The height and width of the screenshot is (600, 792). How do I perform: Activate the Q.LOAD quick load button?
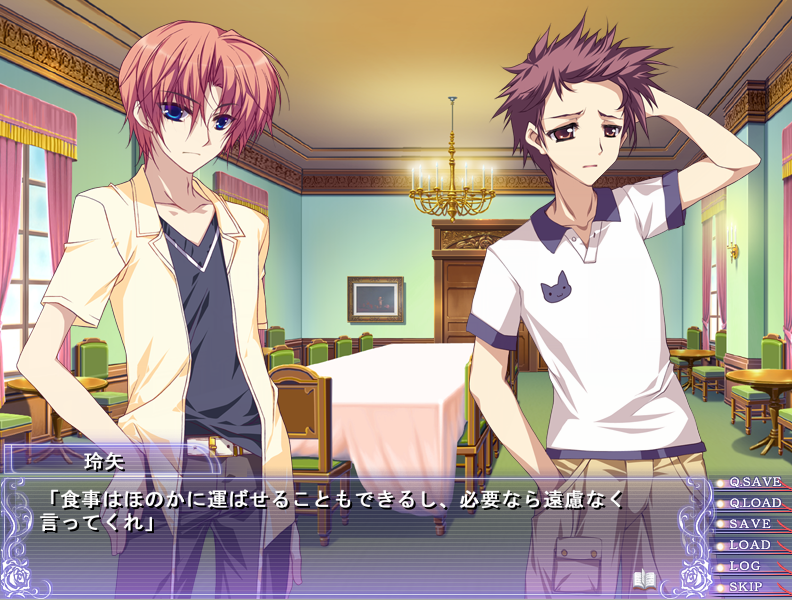pos(754,503)
